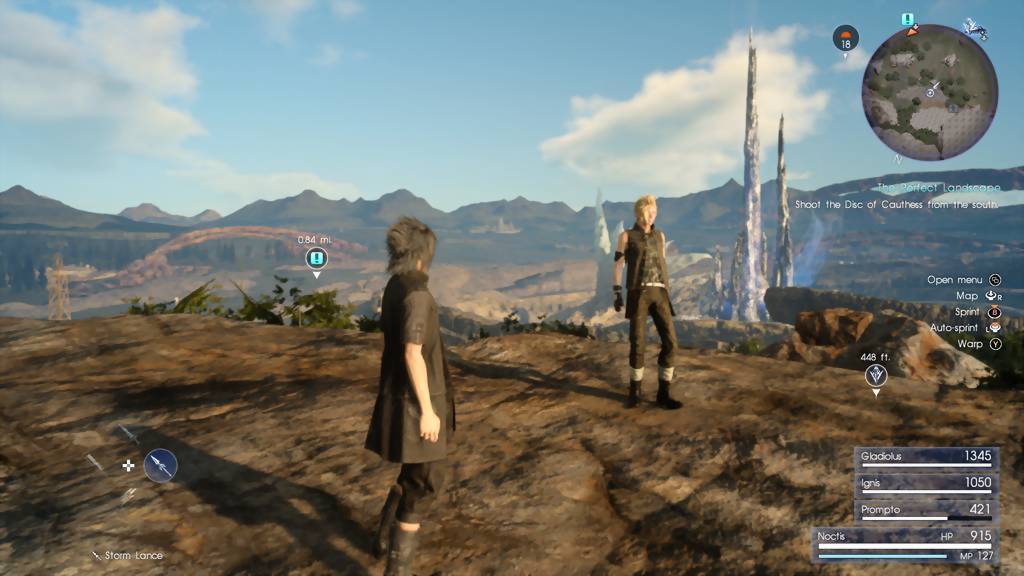Screen dimensions: 1024x576
Task: Click the quest marker showing 0.84 mi
Action: click(316, 259)
